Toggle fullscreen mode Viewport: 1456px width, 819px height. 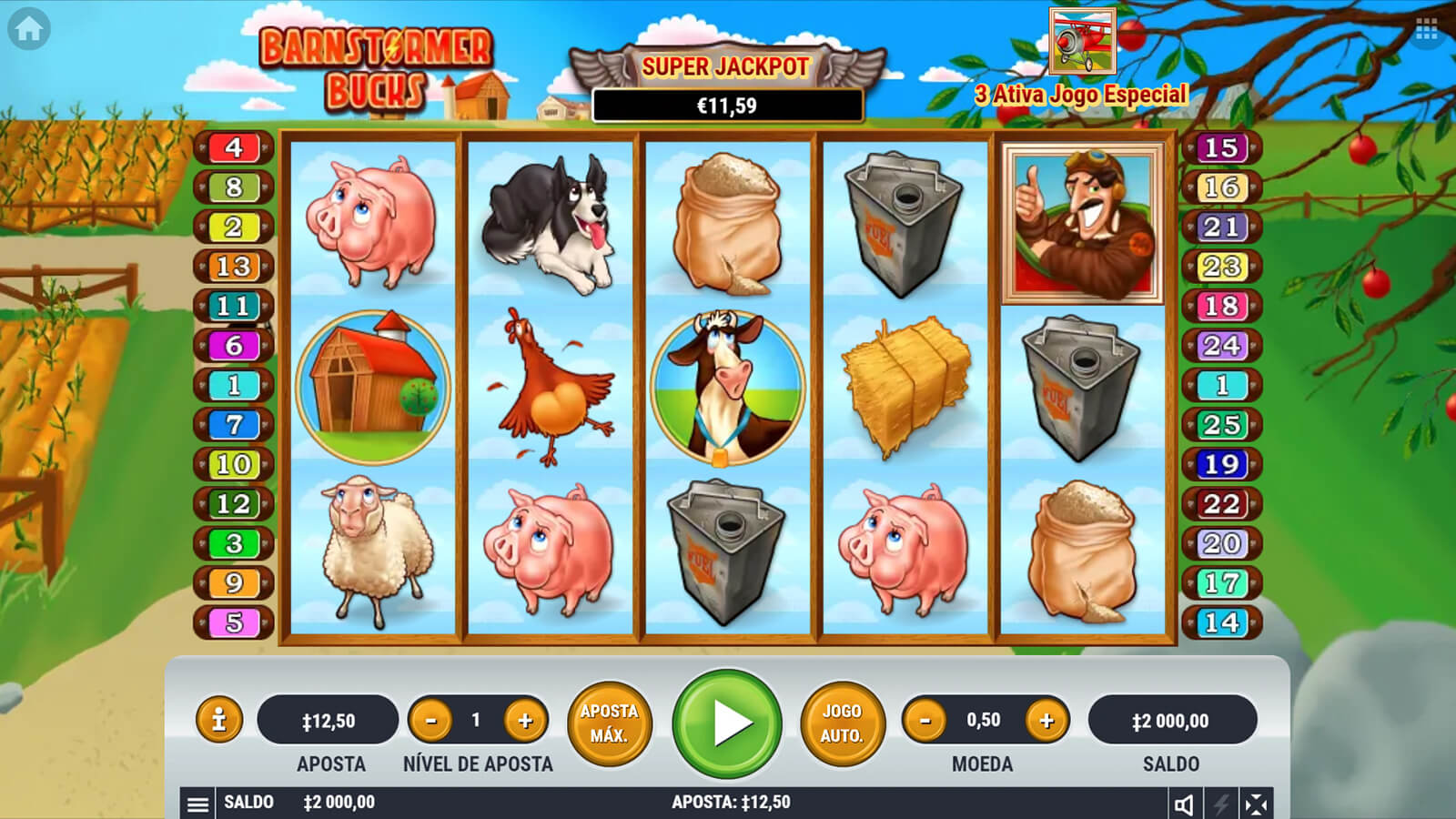coord(1256,804)
